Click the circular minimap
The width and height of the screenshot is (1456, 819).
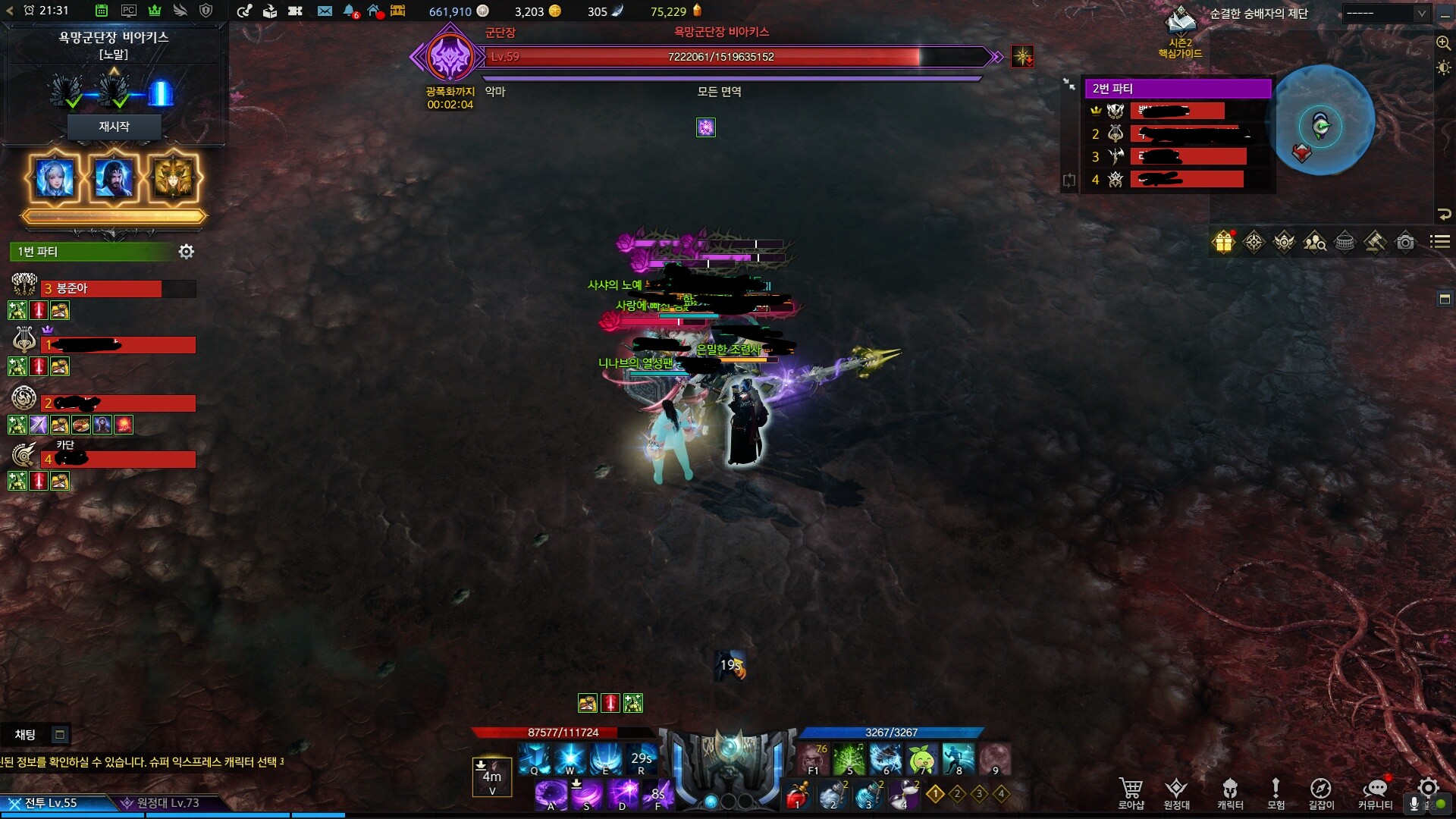tap(1323, 121)
